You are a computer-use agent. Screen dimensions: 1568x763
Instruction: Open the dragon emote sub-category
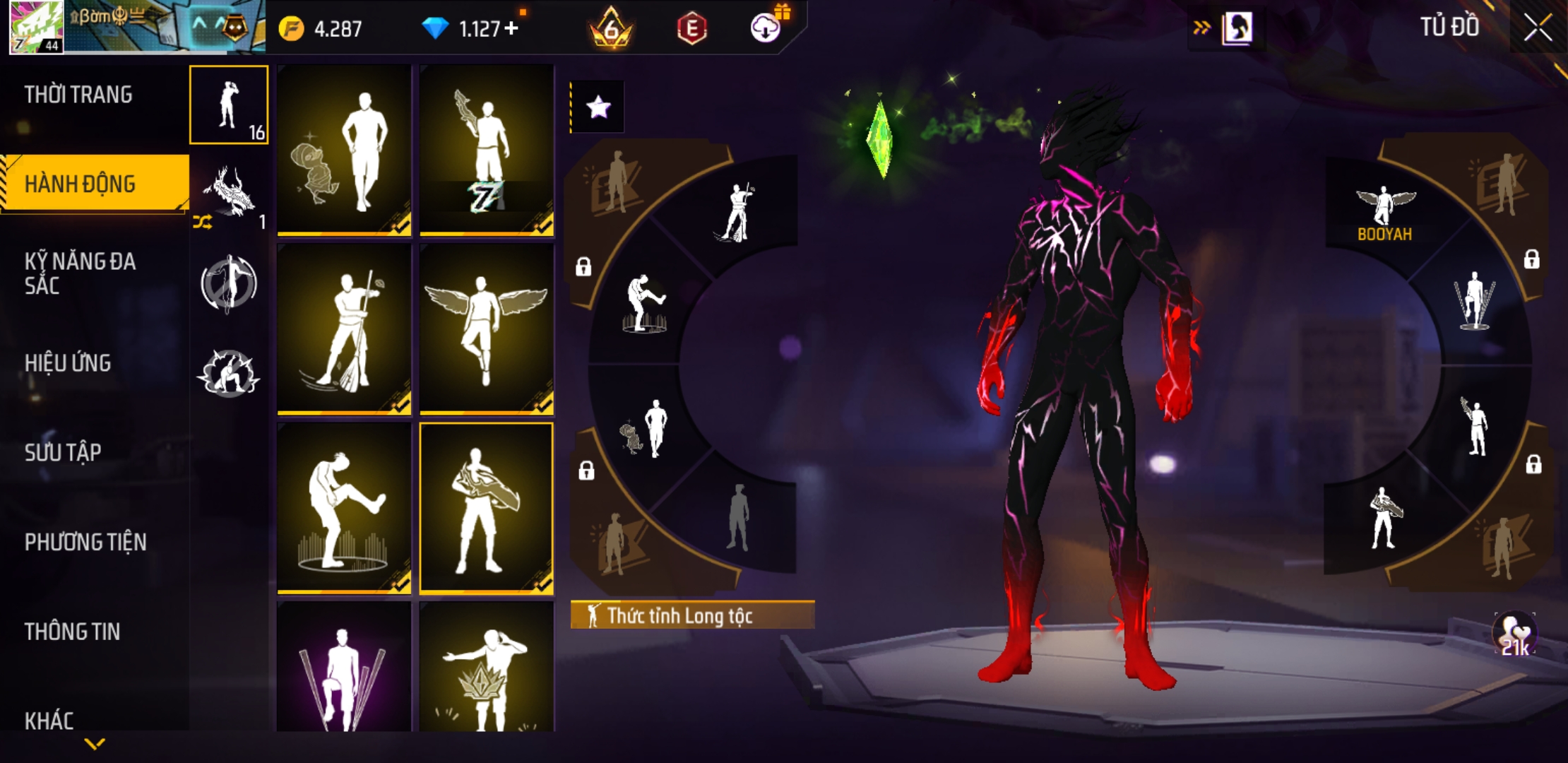pyautogui.click(x=229, y=194)
